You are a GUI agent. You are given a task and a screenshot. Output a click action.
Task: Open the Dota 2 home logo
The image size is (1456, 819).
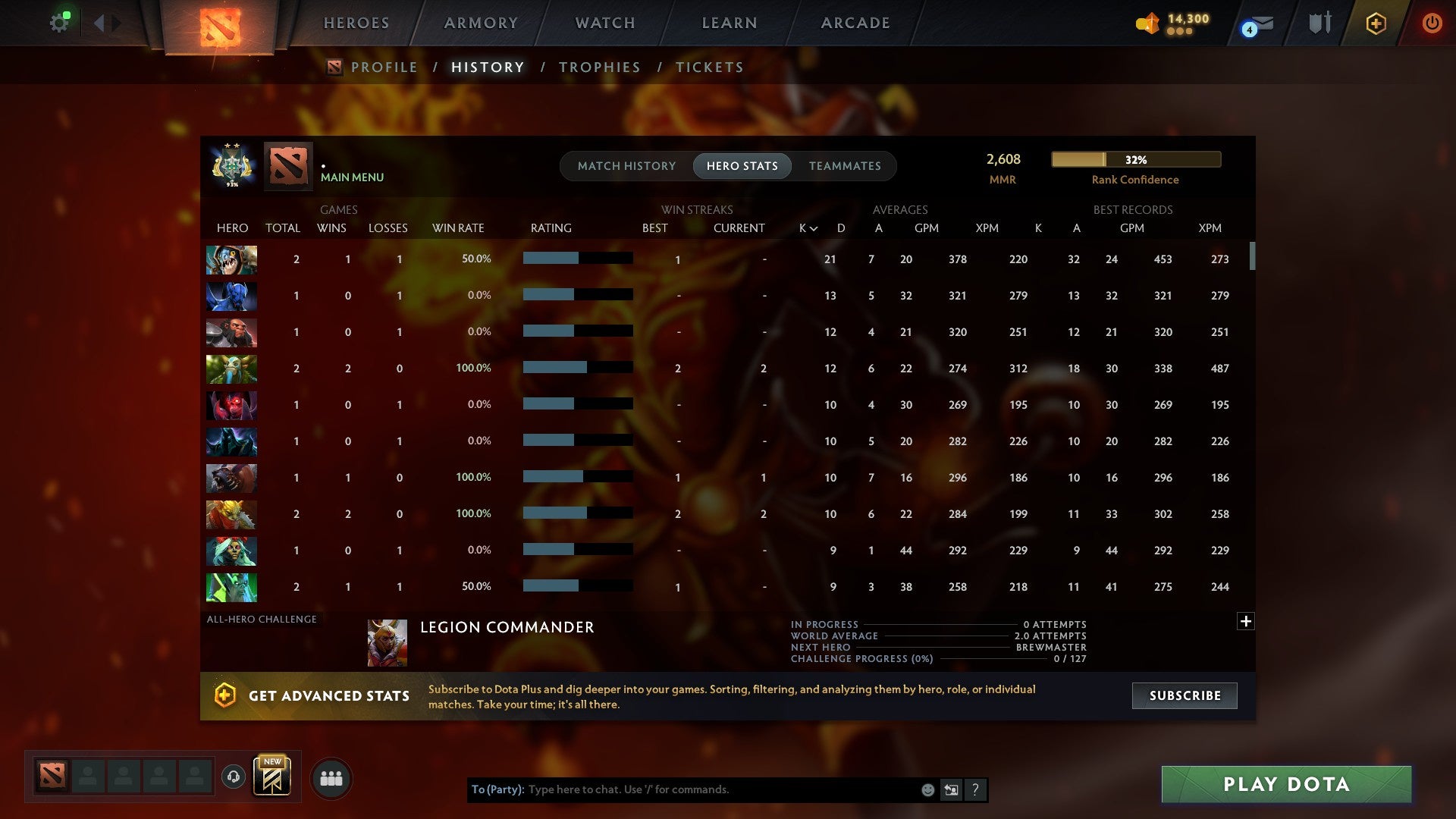(219, 25)
